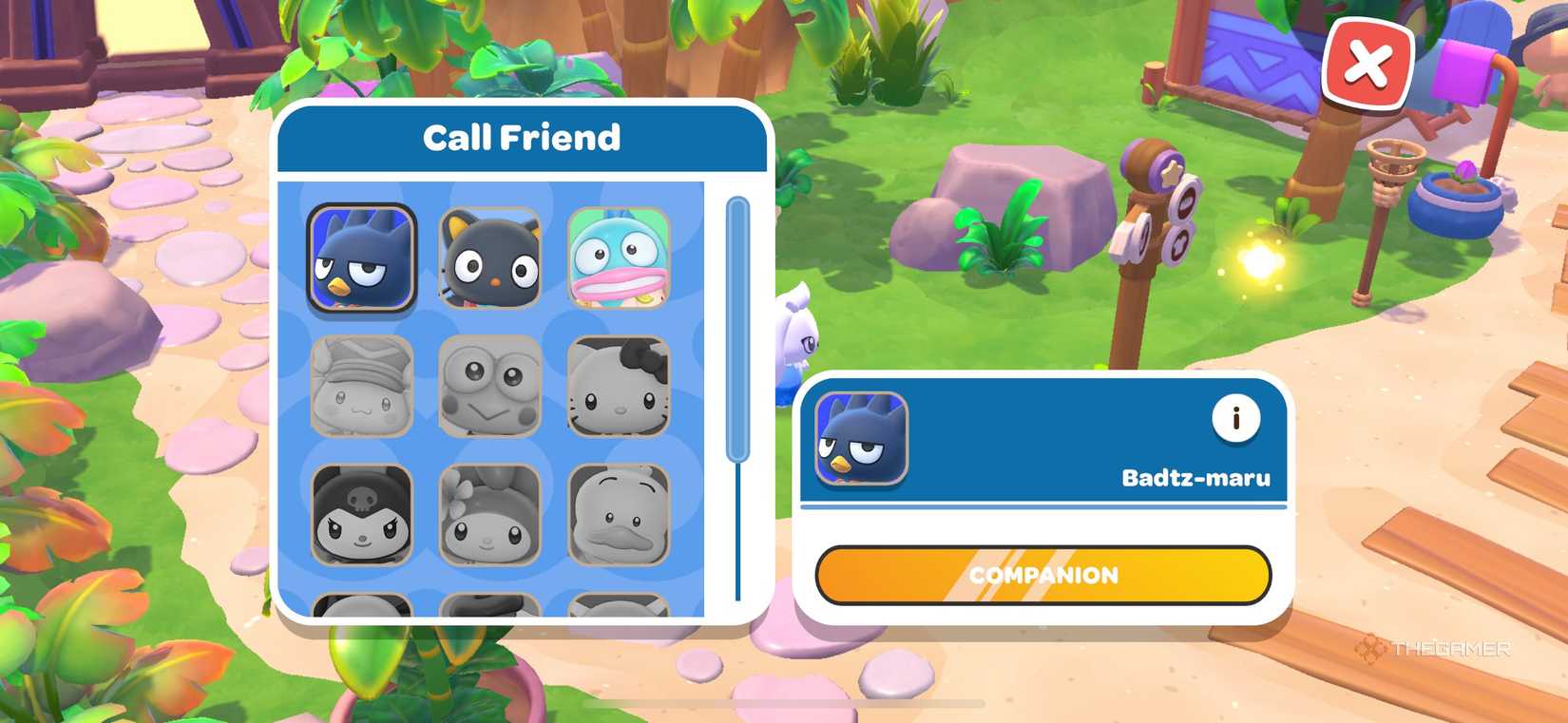Click the Call Friend title header
Screen dimensions: 1568x723
[521, 138]
